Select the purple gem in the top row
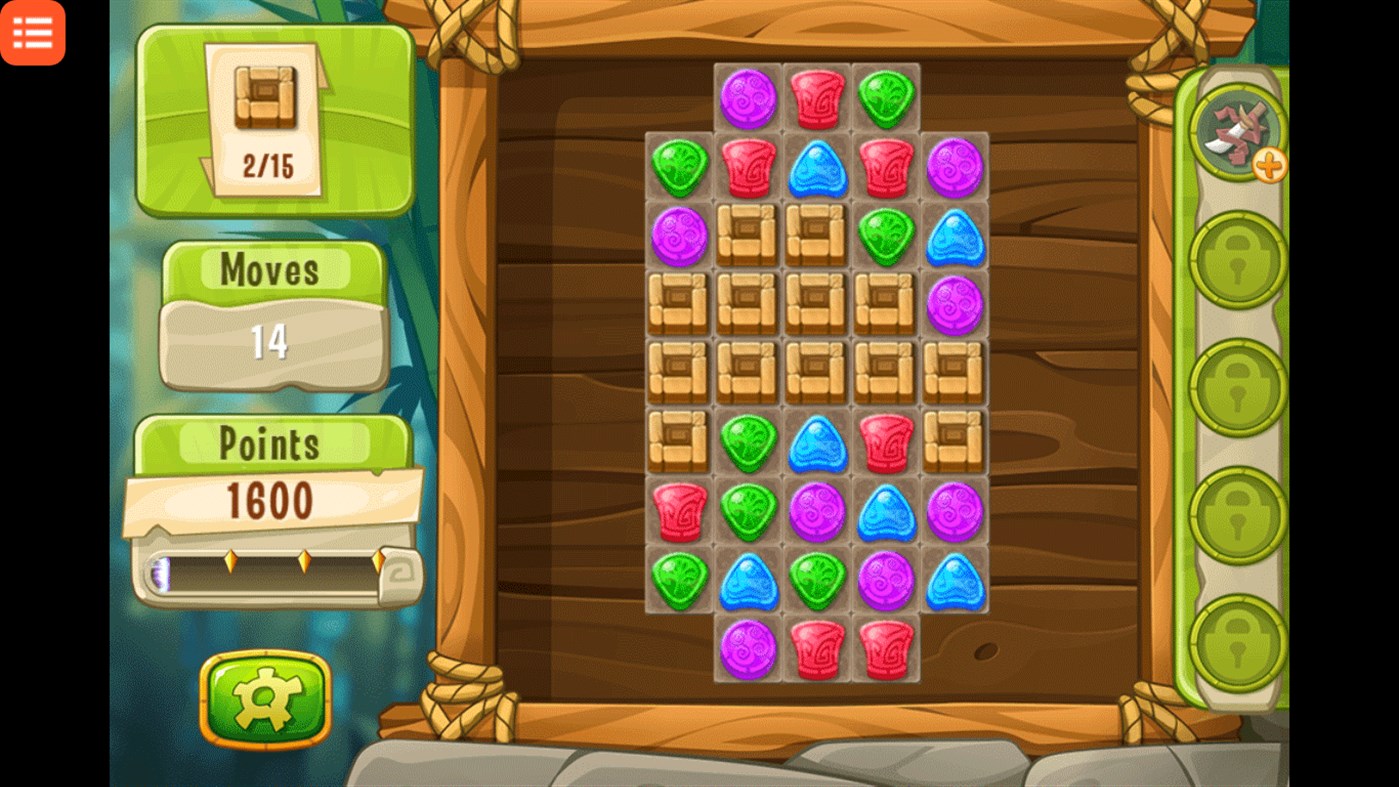Image resolution: width=1399 pixels, height=787 pixels. [746, 96]
